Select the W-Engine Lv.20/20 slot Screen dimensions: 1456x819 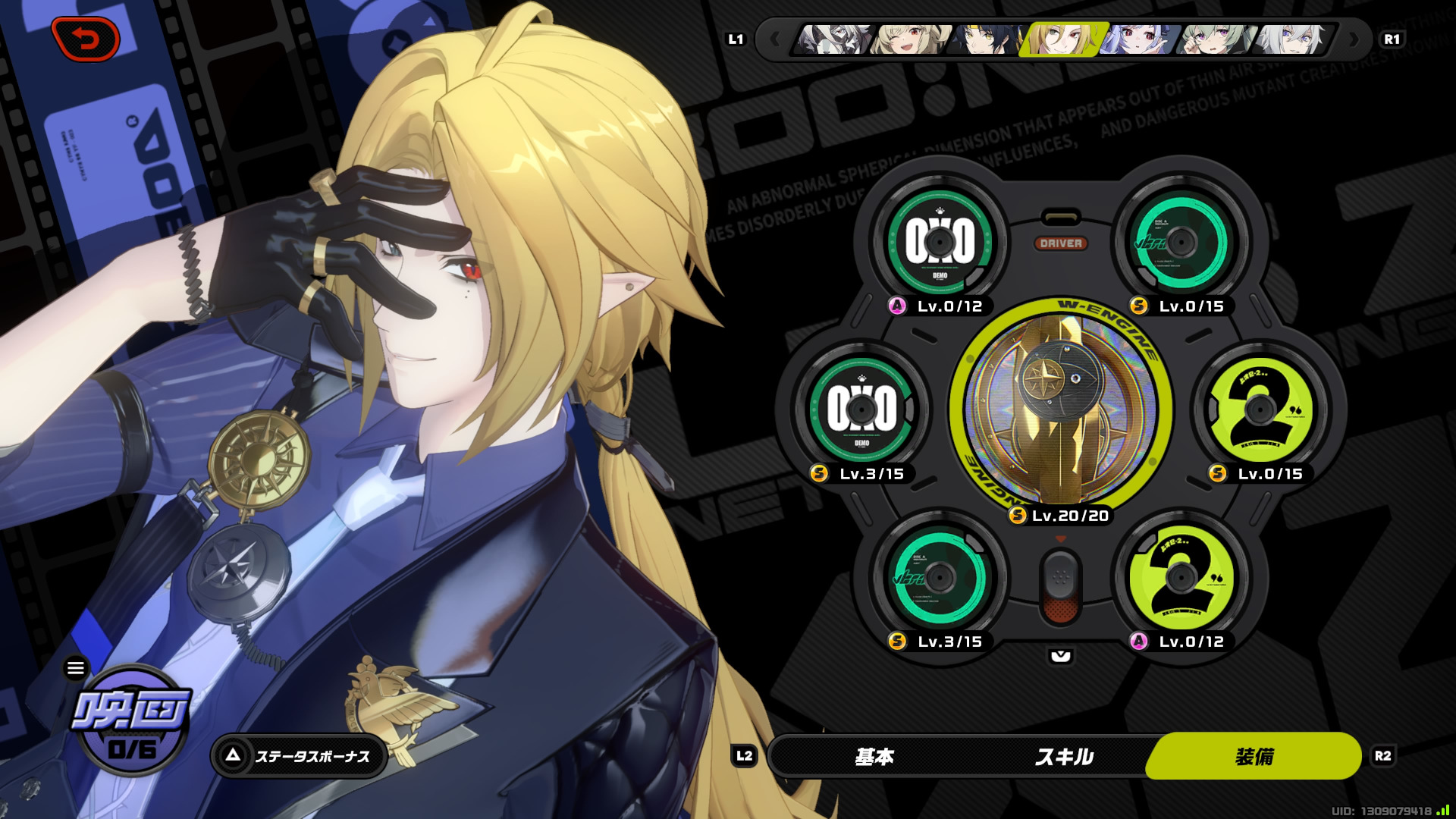click(1060, 409)
